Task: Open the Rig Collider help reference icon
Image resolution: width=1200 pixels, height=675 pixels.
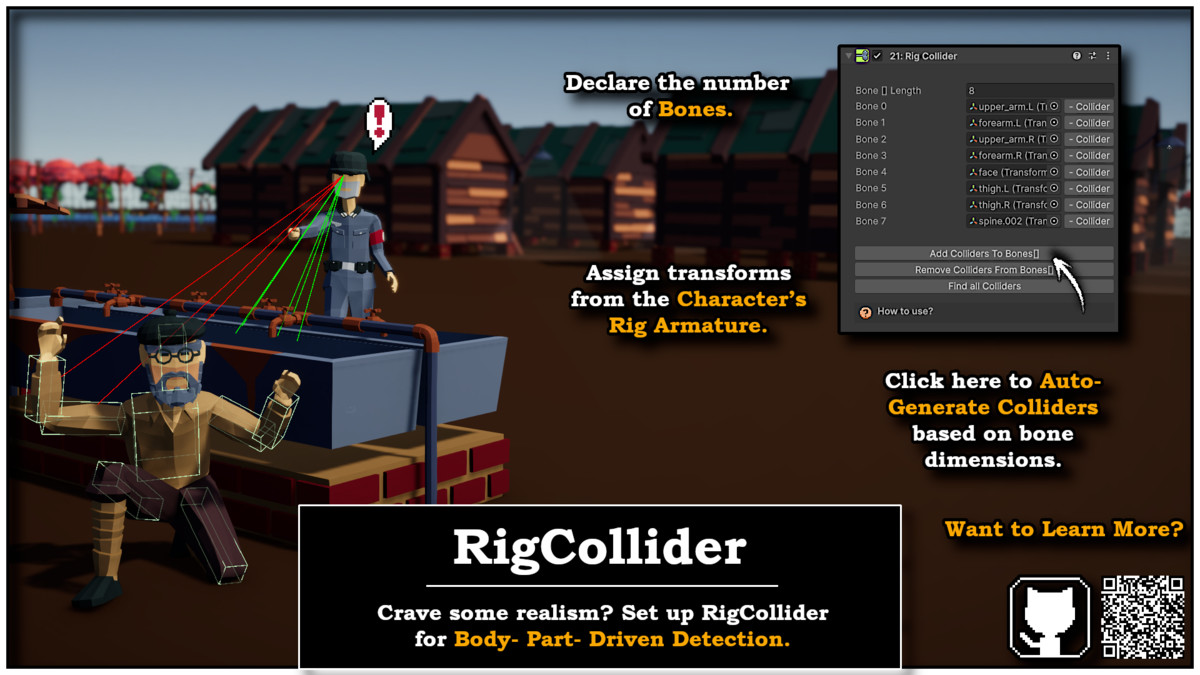Action: [1076, 56]
